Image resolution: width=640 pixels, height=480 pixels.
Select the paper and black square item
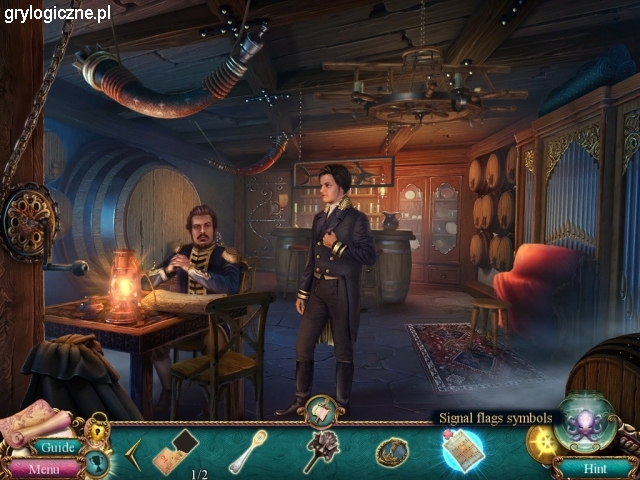tap(175, 450)
